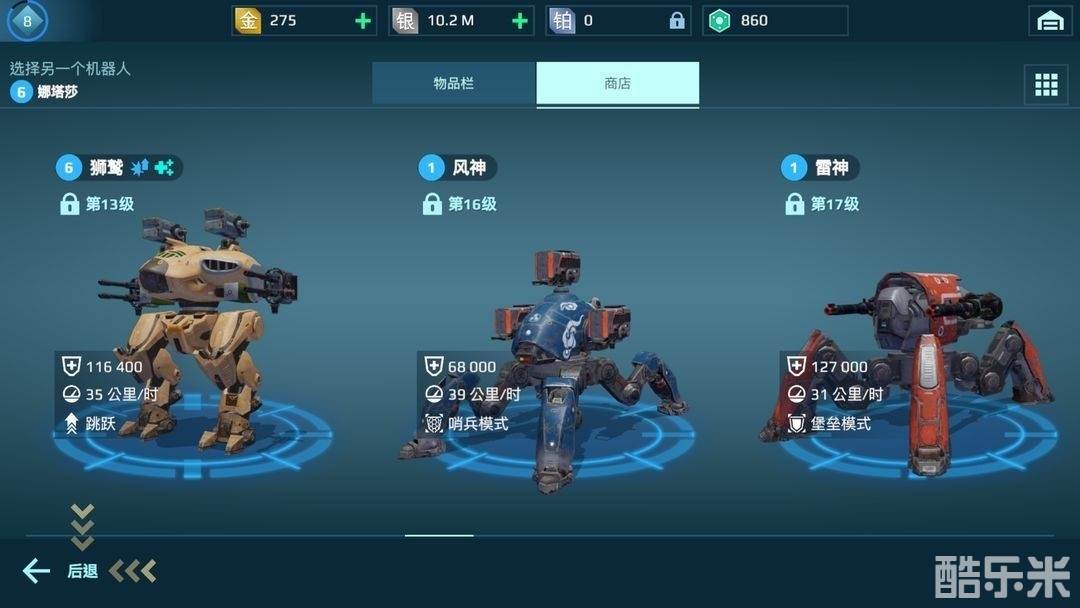Tap the green component currency counter
The width and height of the screenshot is (1080, 608).
775,21
